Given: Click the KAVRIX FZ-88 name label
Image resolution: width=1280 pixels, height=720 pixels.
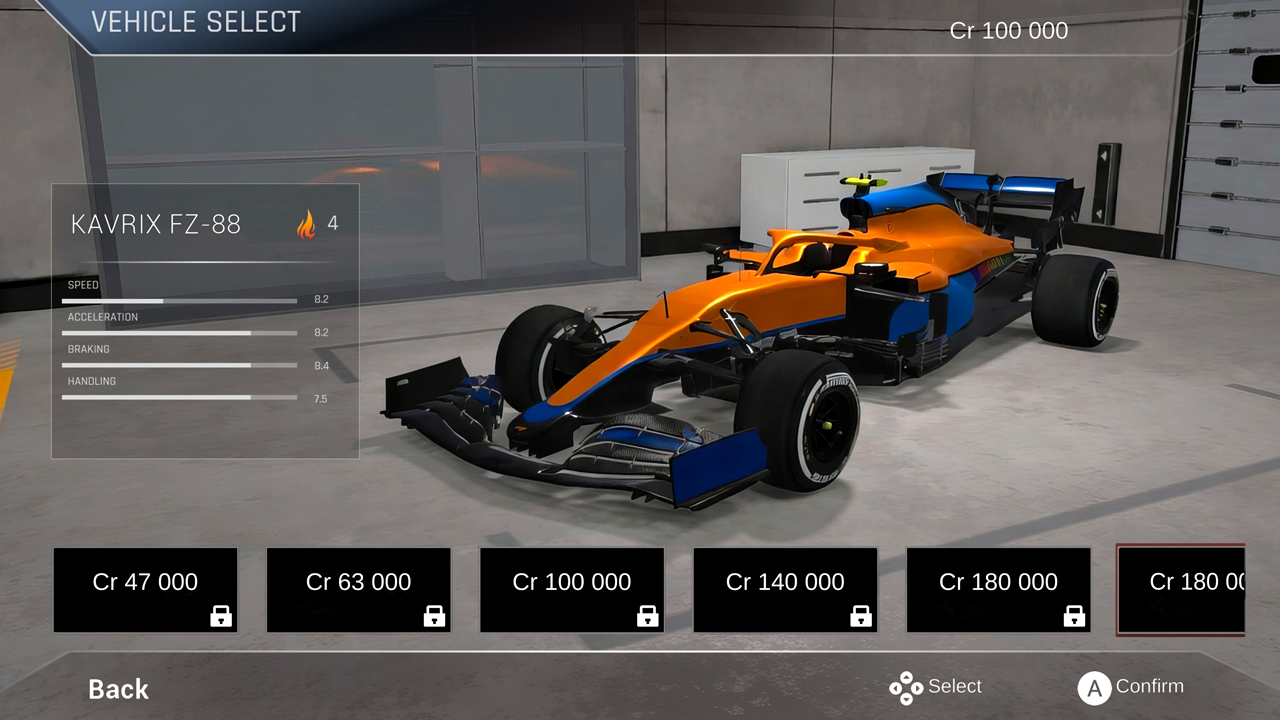Looking at the screenshot, I should (156, 224).
